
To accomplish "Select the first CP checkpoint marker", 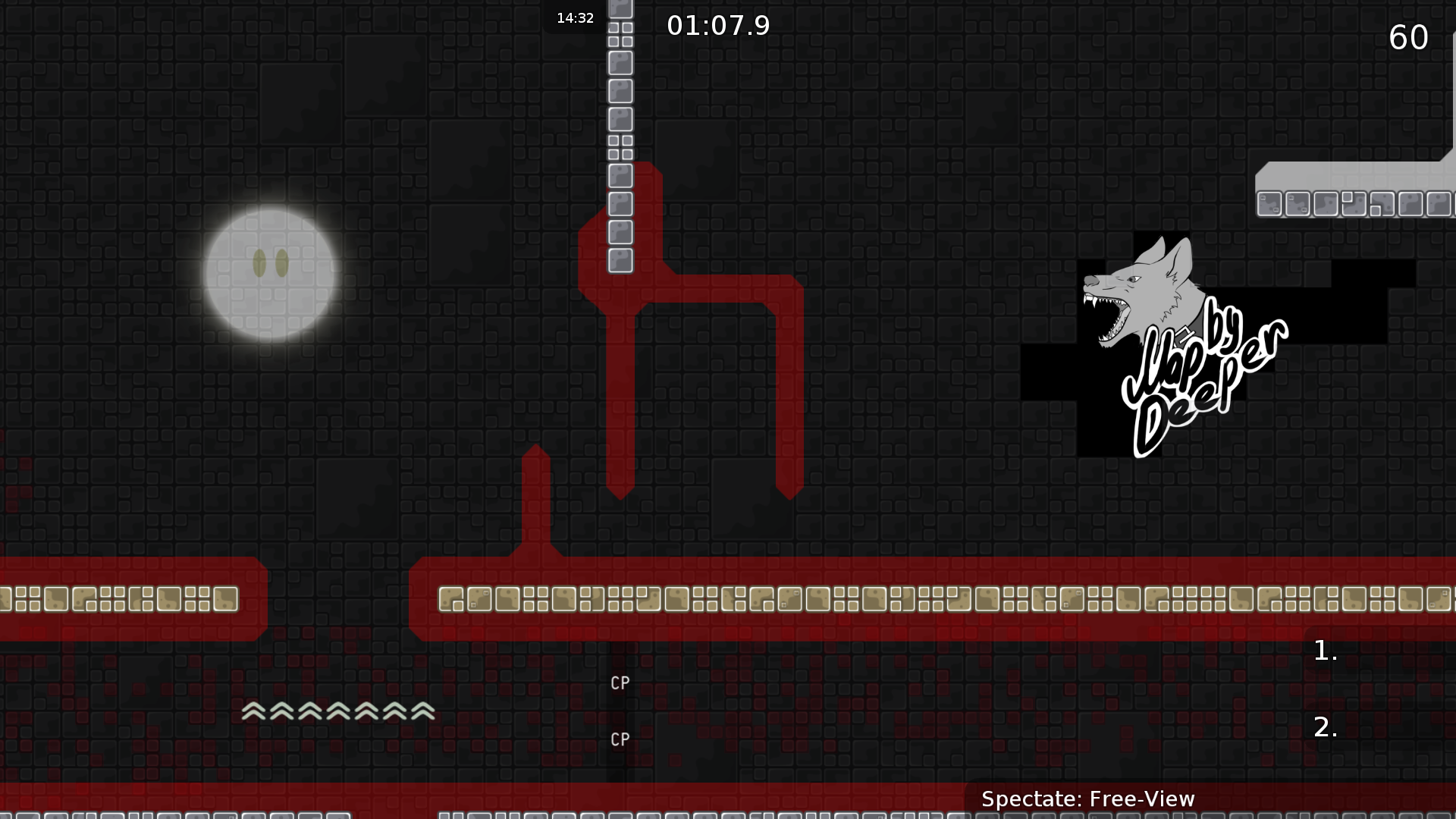I will 620,682.
